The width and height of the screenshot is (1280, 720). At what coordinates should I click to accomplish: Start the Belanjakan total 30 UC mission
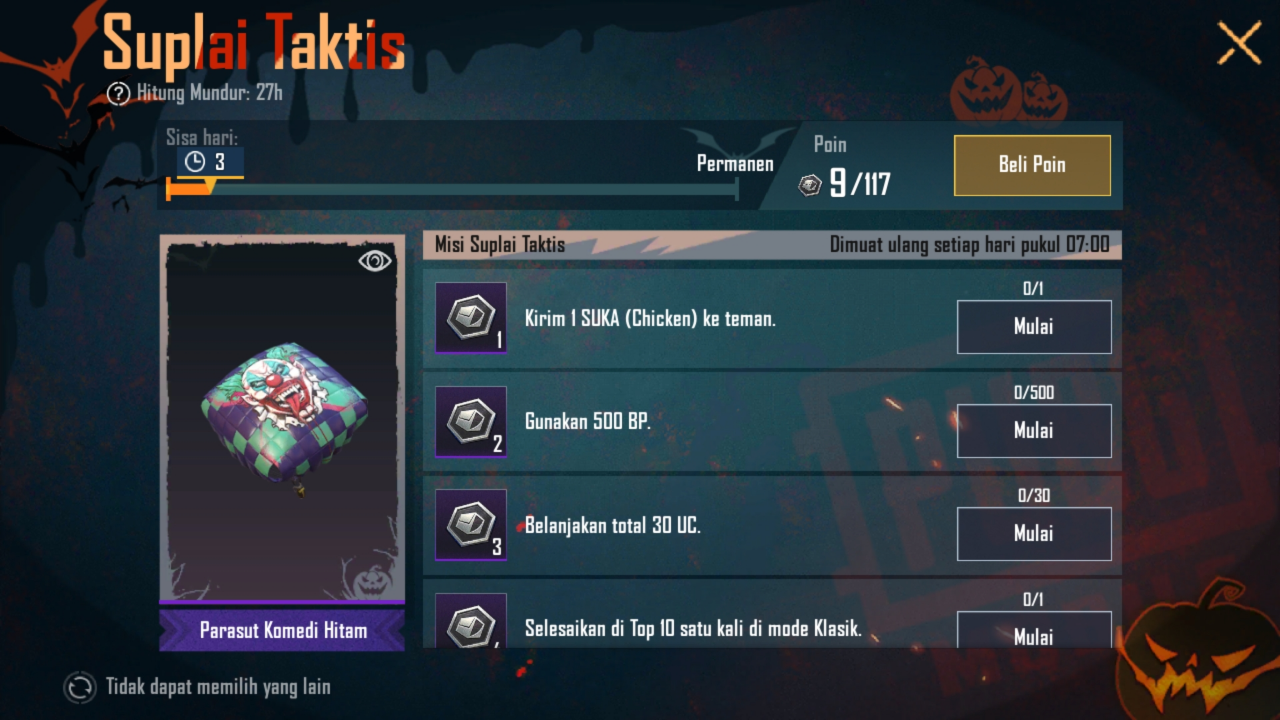coord(1034,534)
